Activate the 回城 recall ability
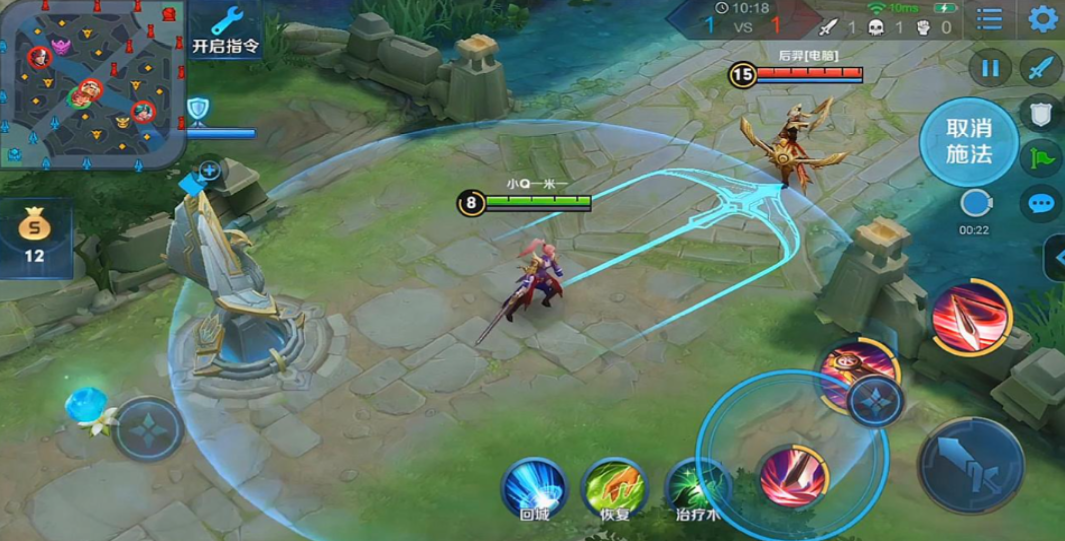Image resolution: width=1065 pixels, height=541 pixels. click(534, 486)
